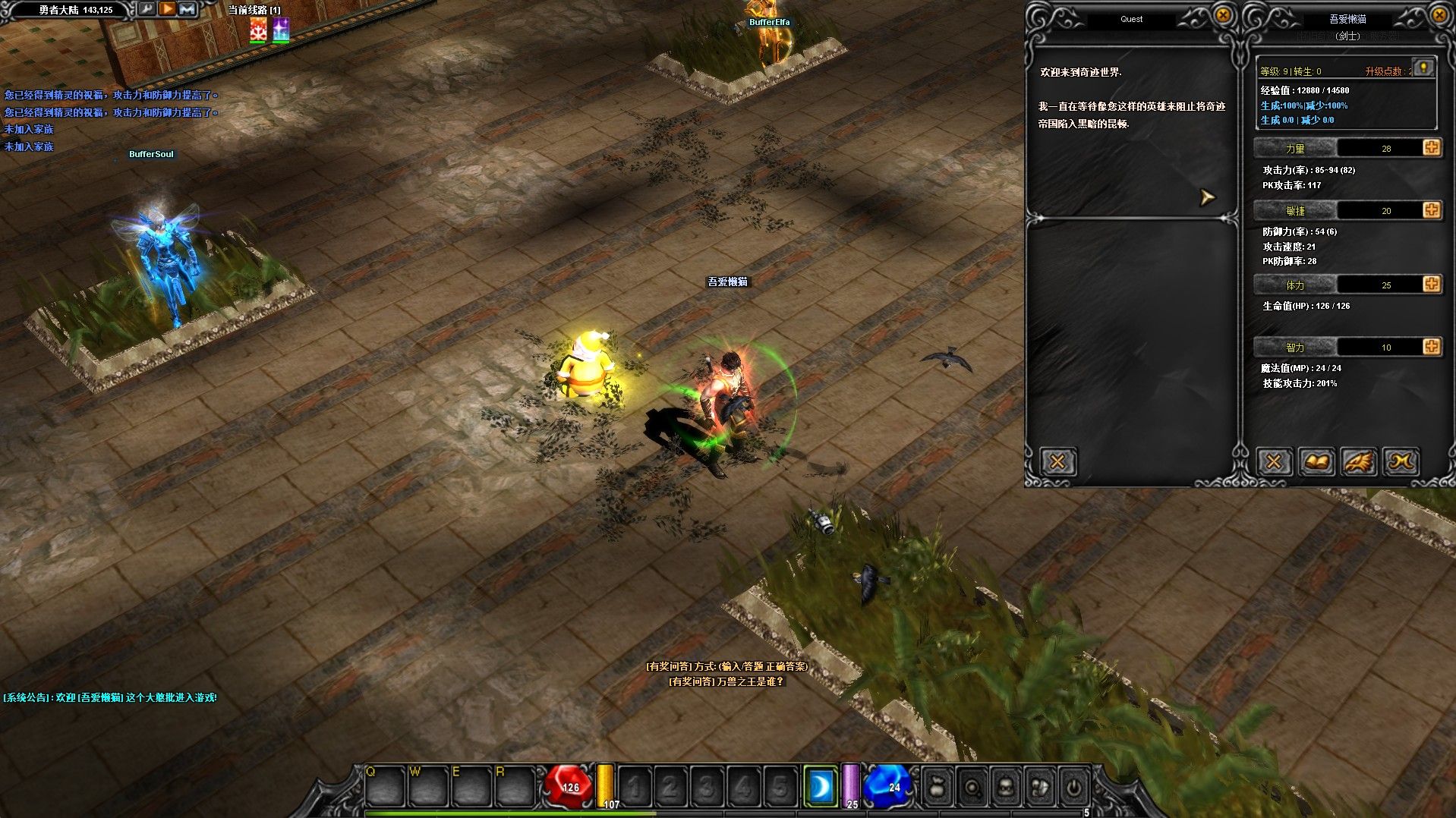Open the map with the M button
The height and width of the screenshot is (818, 1456).
click(x=187, y=9)
